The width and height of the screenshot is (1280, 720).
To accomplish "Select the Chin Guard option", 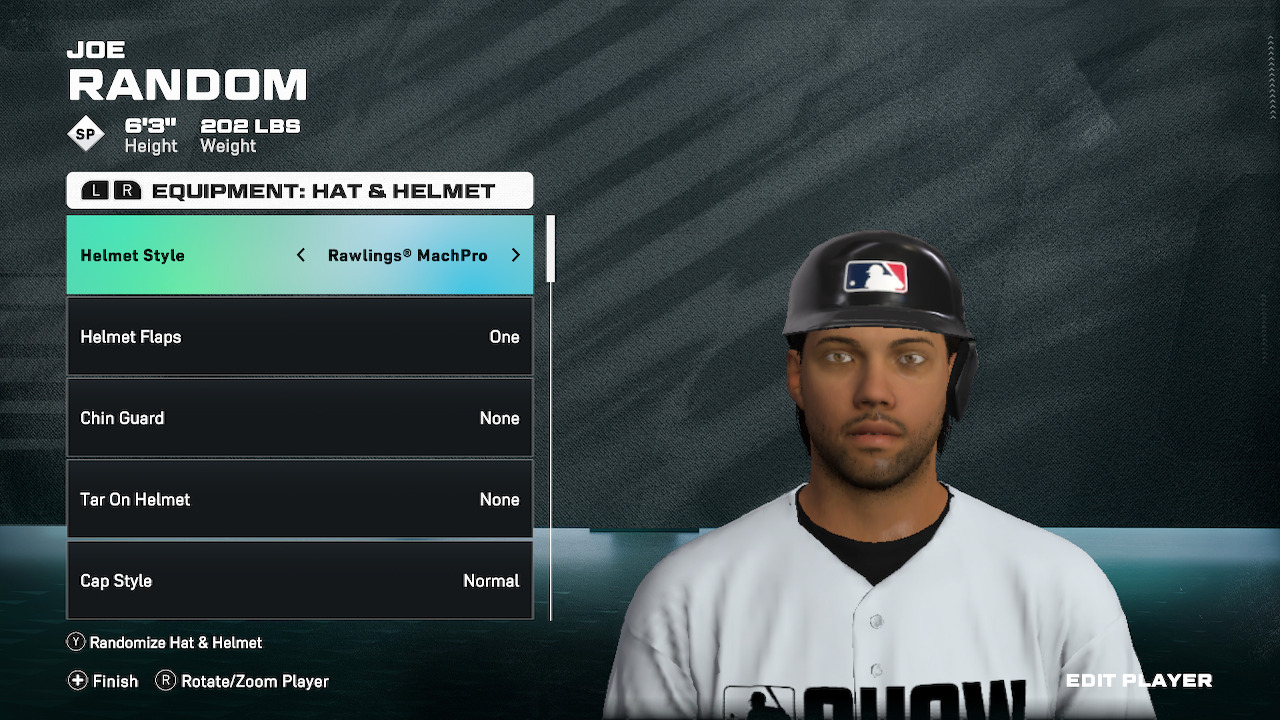I will [299, 418].
